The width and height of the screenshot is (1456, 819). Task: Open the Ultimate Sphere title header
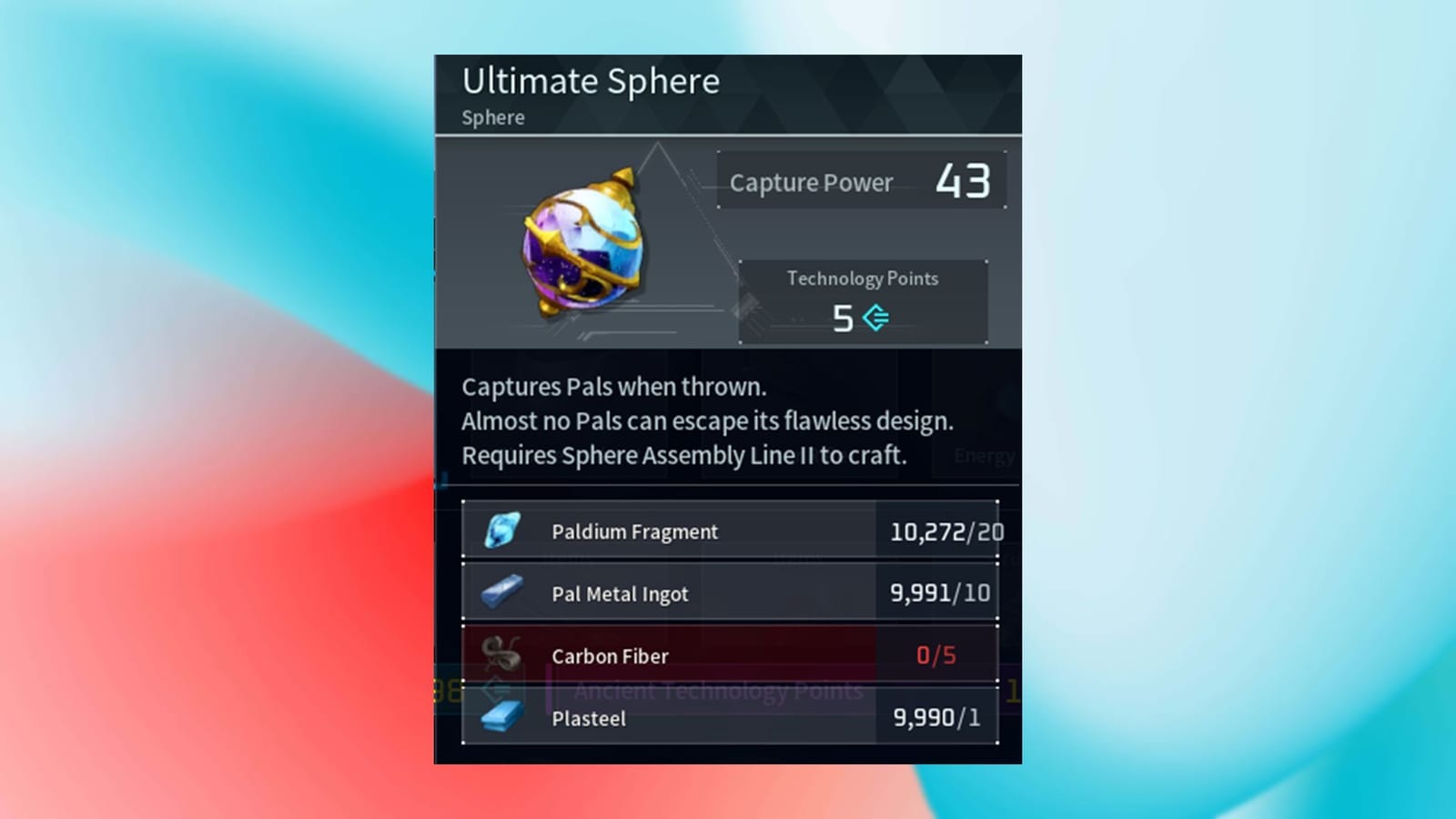point(591,82)
